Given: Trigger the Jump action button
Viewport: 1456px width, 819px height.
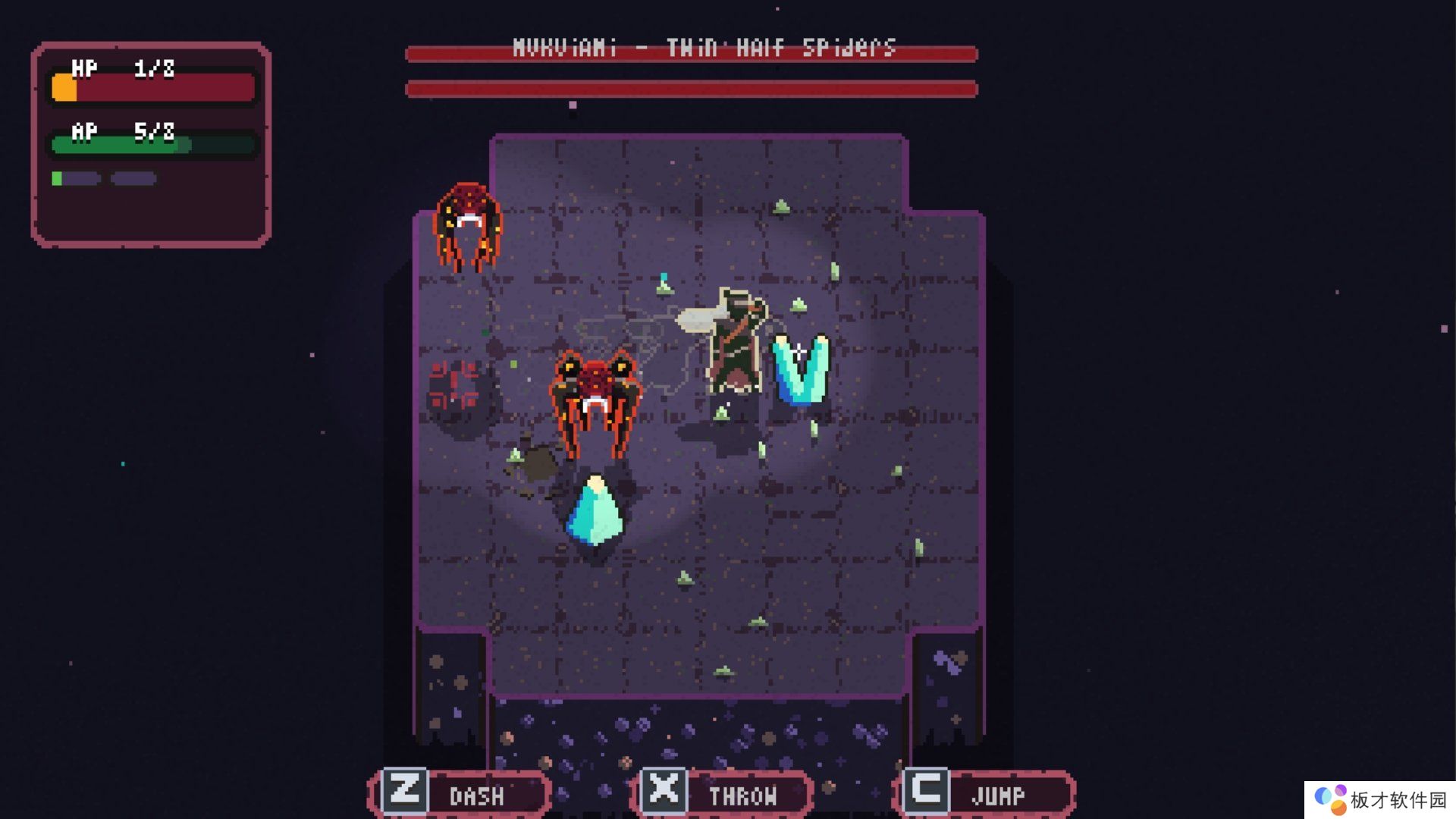Looking at the screenshot, I should [984, 793].
